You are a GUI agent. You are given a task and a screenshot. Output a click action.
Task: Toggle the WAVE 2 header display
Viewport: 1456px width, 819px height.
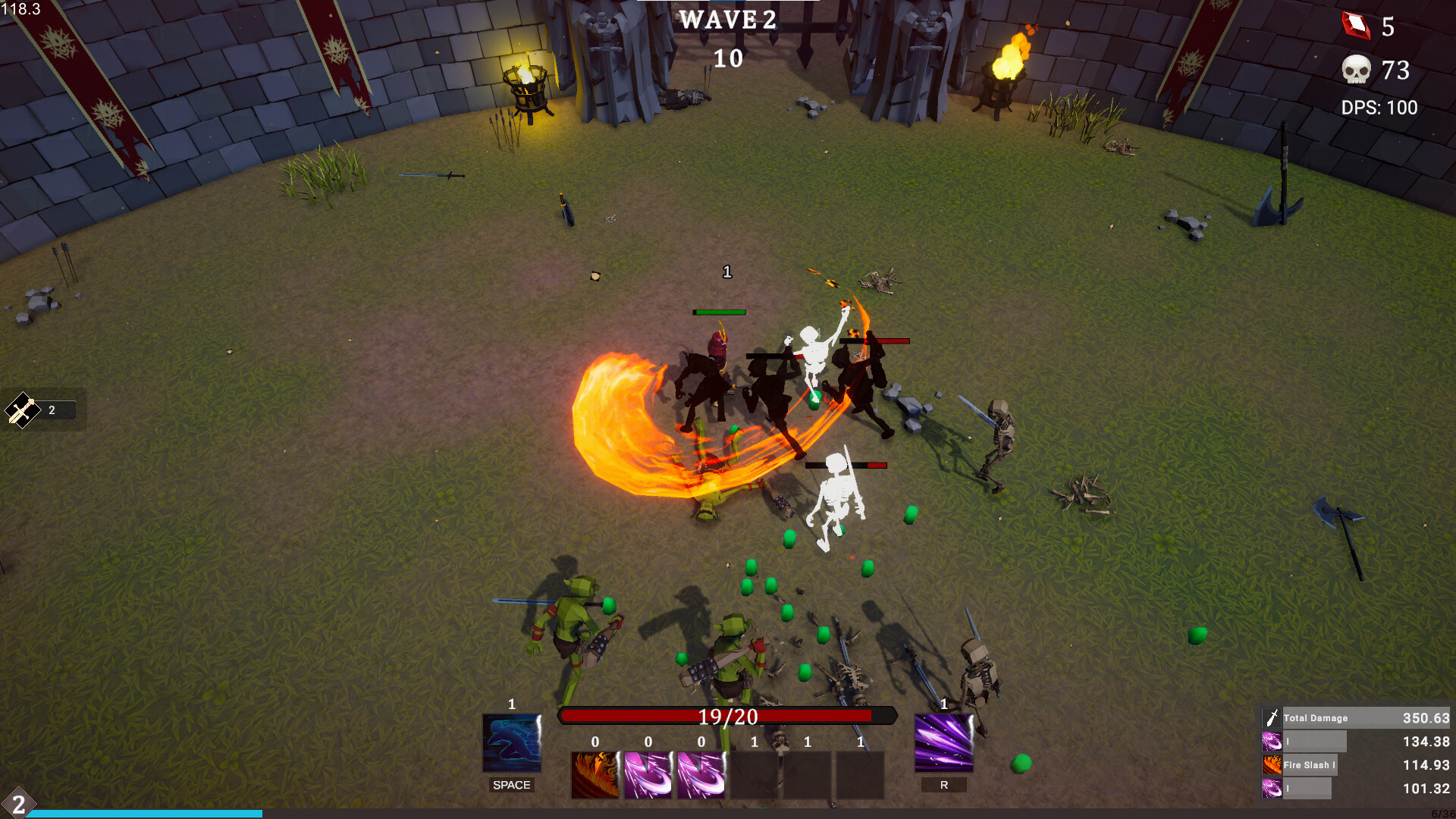[727, 20]
